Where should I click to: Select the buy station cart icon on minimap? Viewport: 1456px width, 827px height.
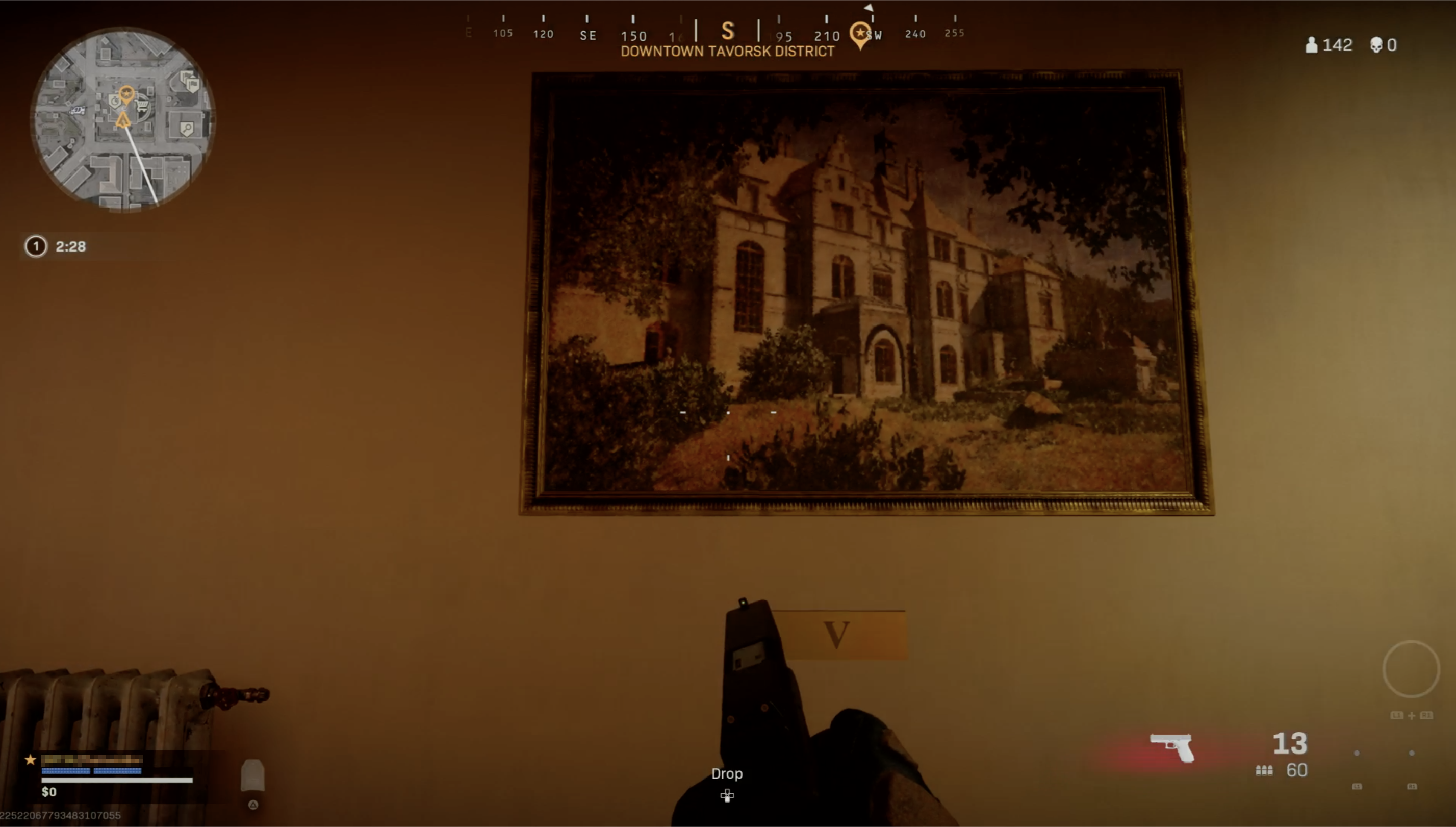144,106
